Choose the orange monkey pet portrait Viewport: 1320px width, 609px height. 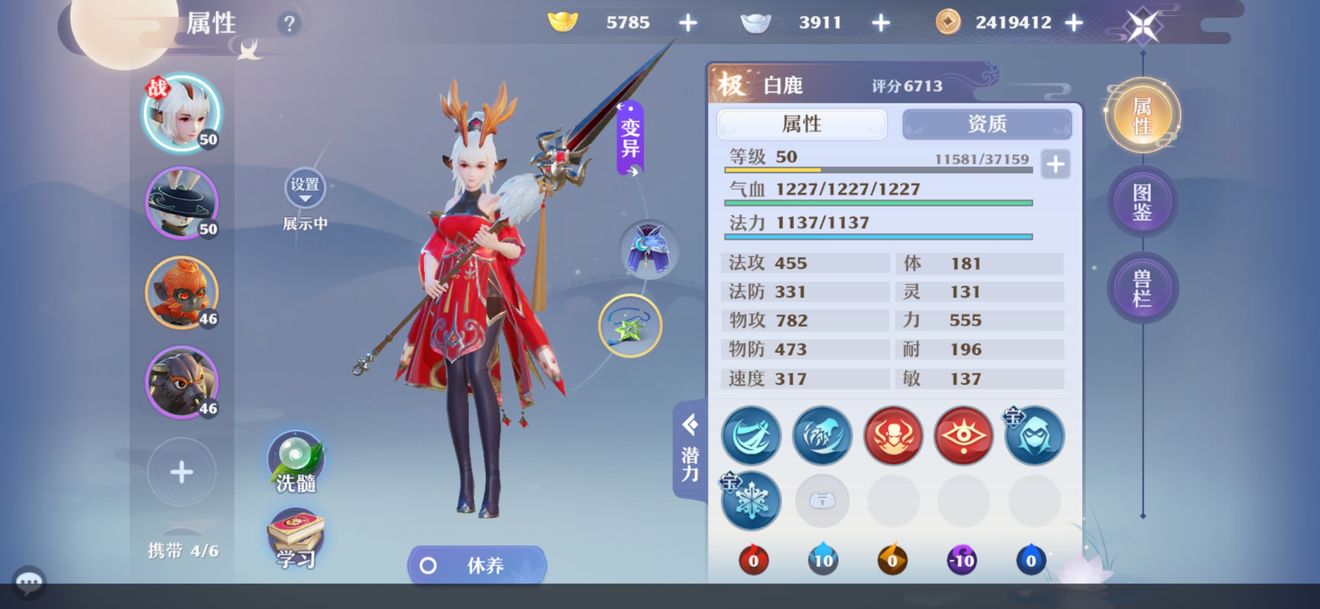(181, 292)
